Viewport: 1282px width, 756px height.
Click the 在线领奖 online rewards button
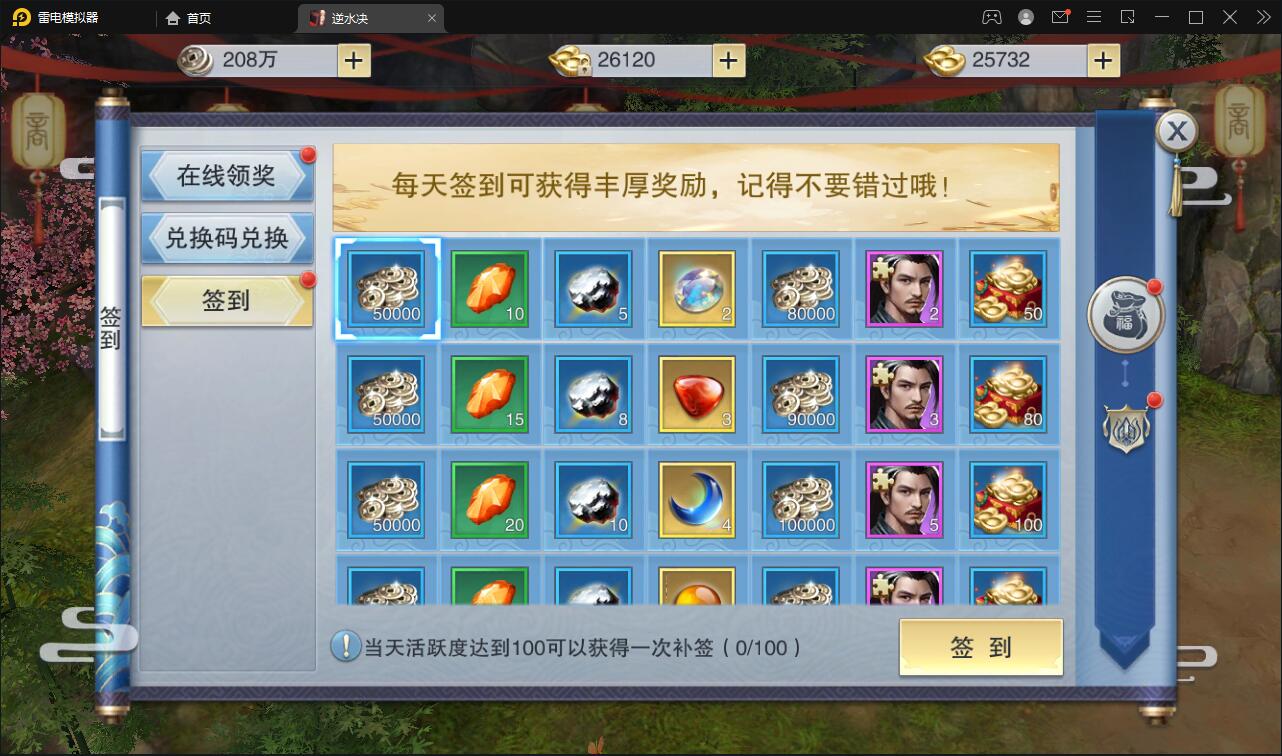coord(227,176)
